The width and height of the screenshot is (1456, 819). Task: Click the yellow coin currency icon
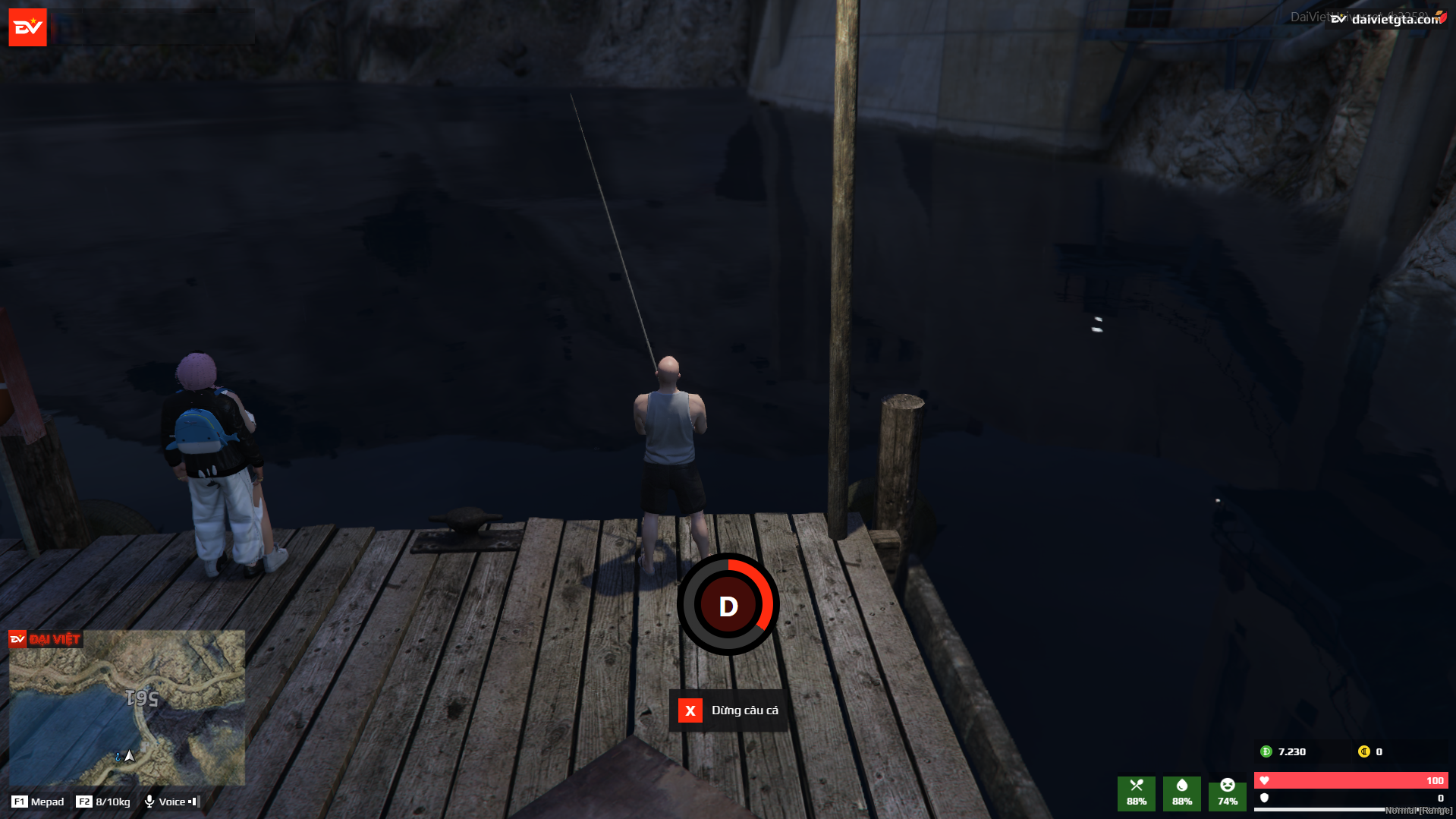pos(1363,751)
